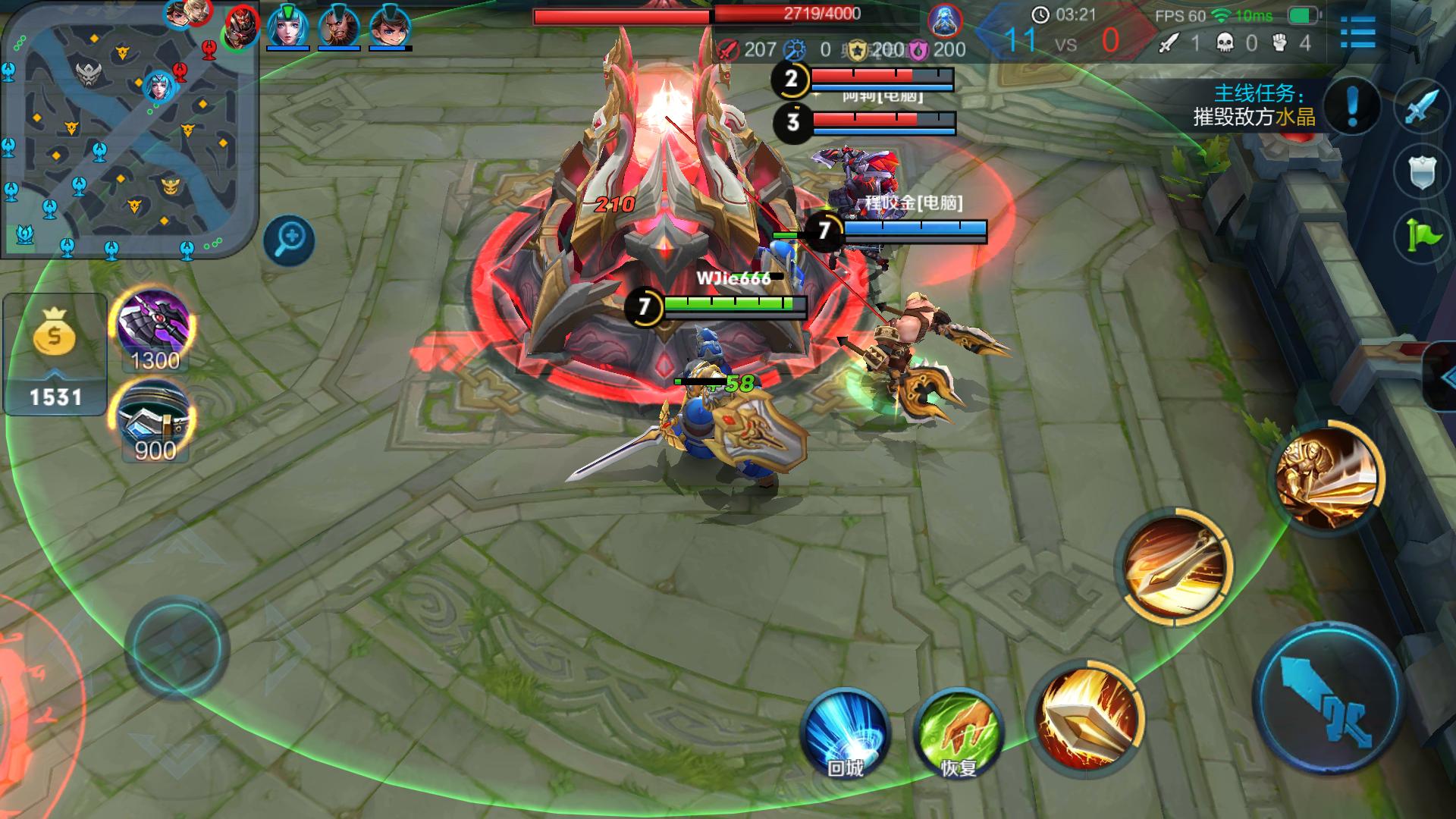The width and height of the screenshot is (1456, 819).
Task: Touch the virtual movement joystick
Action: 177,647
